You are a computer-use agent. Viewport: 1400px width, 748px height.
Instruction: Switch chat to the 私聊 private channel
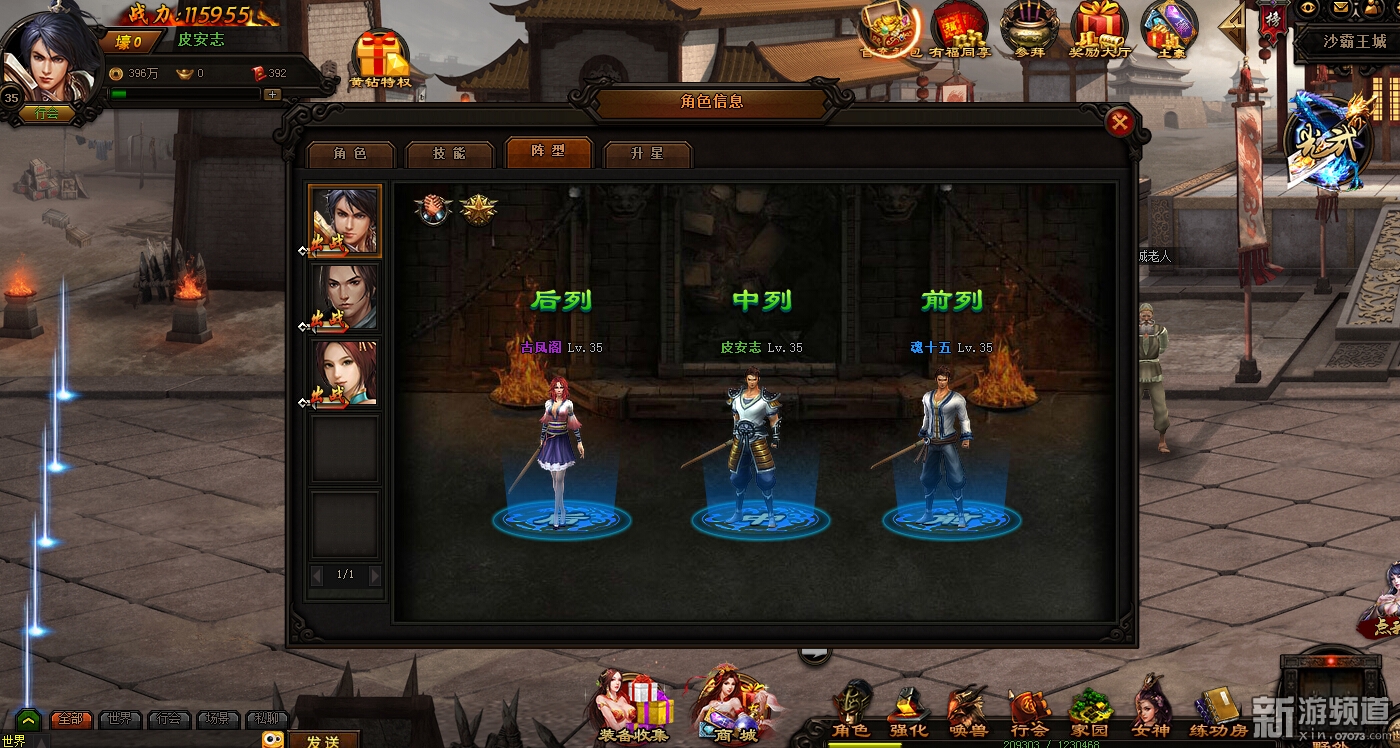pyautogui.click(x=267, y=719)
